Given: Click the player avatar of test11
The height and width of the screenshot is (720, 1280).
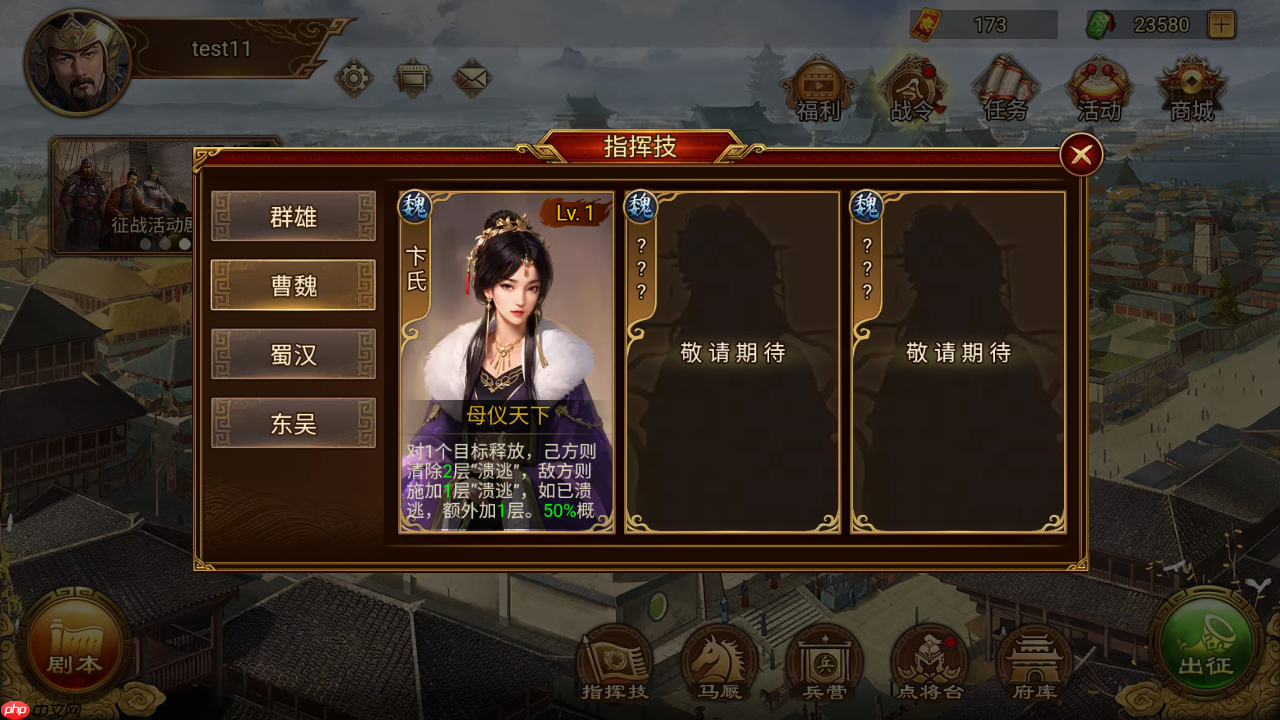Looking at the screenshot, I should tap(78, 62).
